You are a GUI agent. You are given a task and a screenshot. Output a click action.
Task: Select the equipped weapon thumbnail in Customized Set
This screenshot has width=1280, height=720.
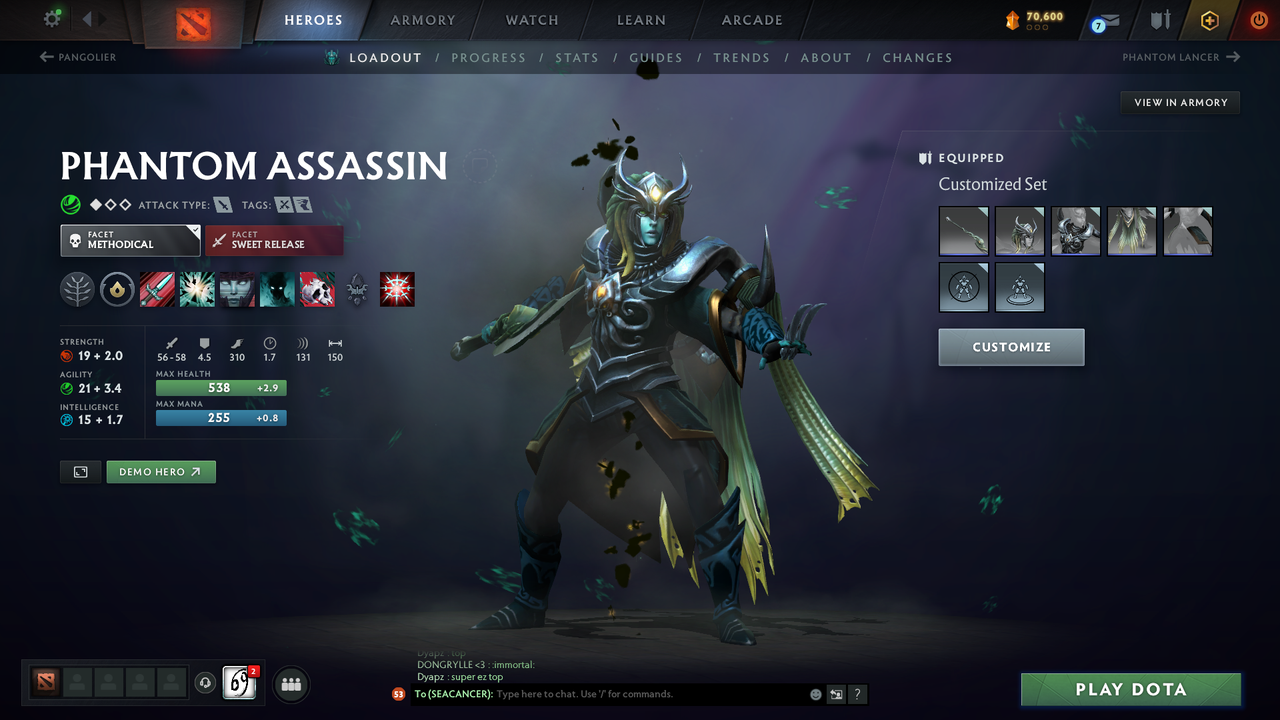click(x=963, y=231)
